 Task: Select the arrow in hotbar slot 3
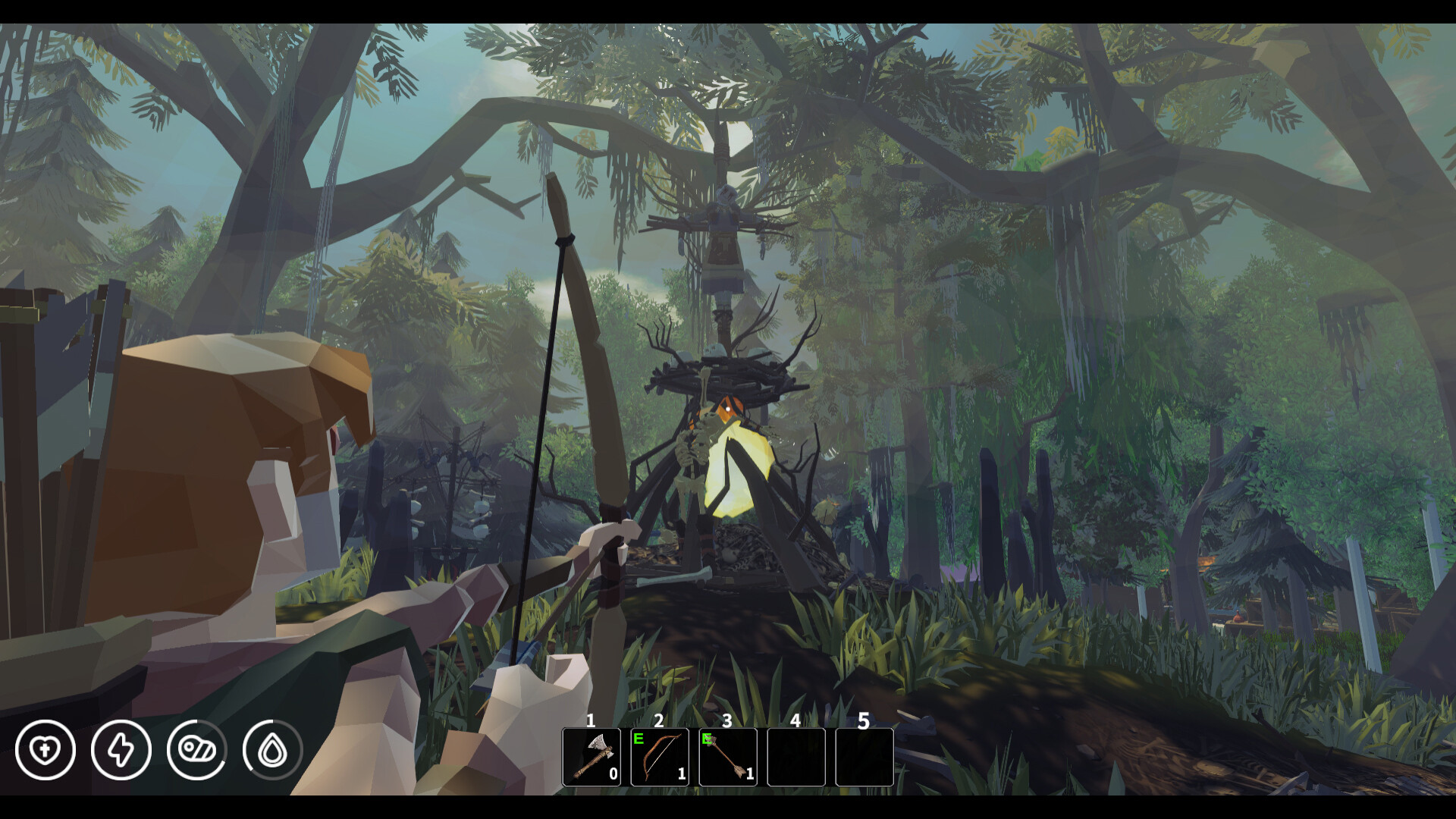[x=728, y=757]
